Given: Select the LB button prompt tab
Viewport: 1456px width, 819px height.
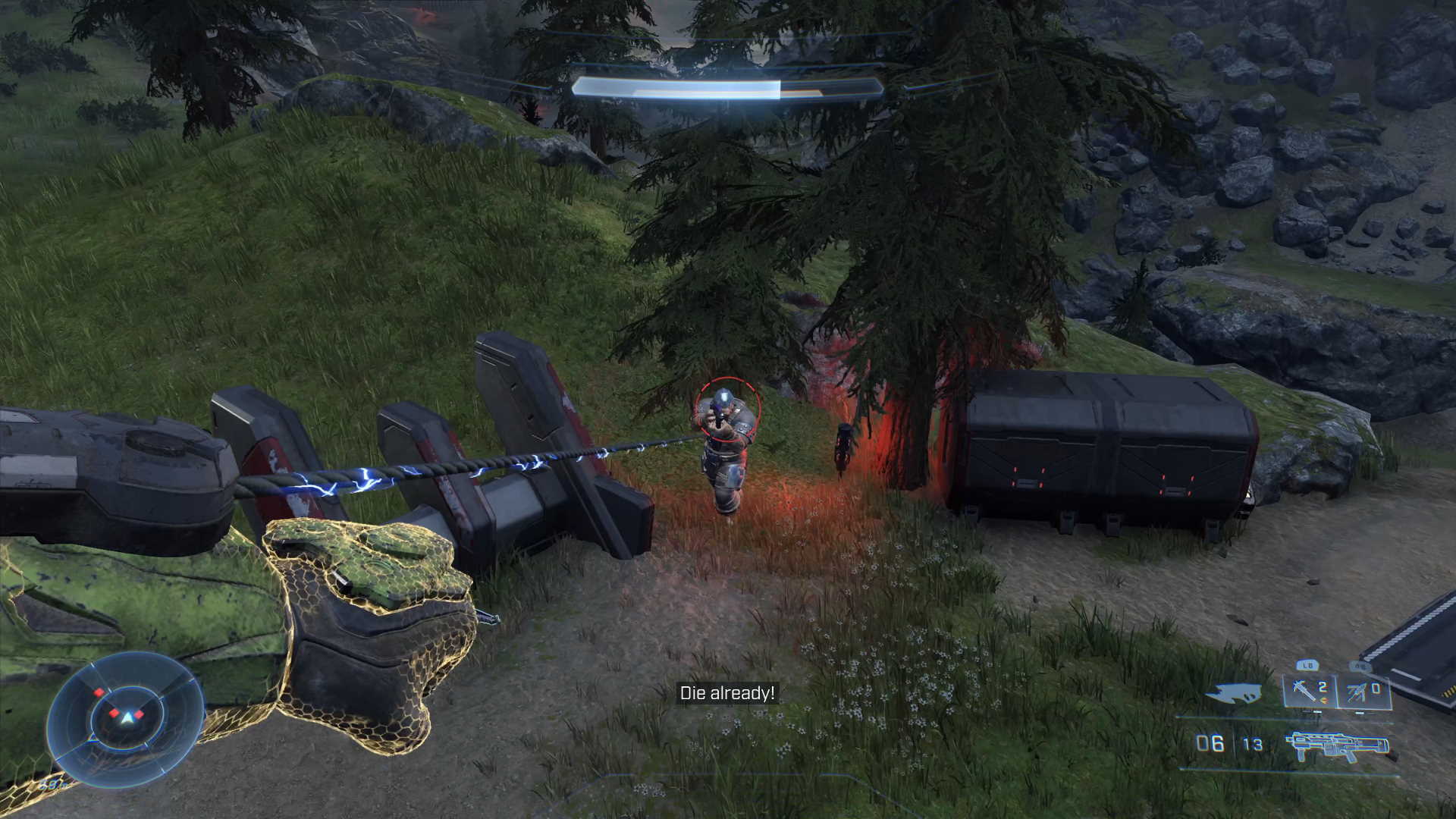Looking at the screenshot, I should click(1307, 664).
